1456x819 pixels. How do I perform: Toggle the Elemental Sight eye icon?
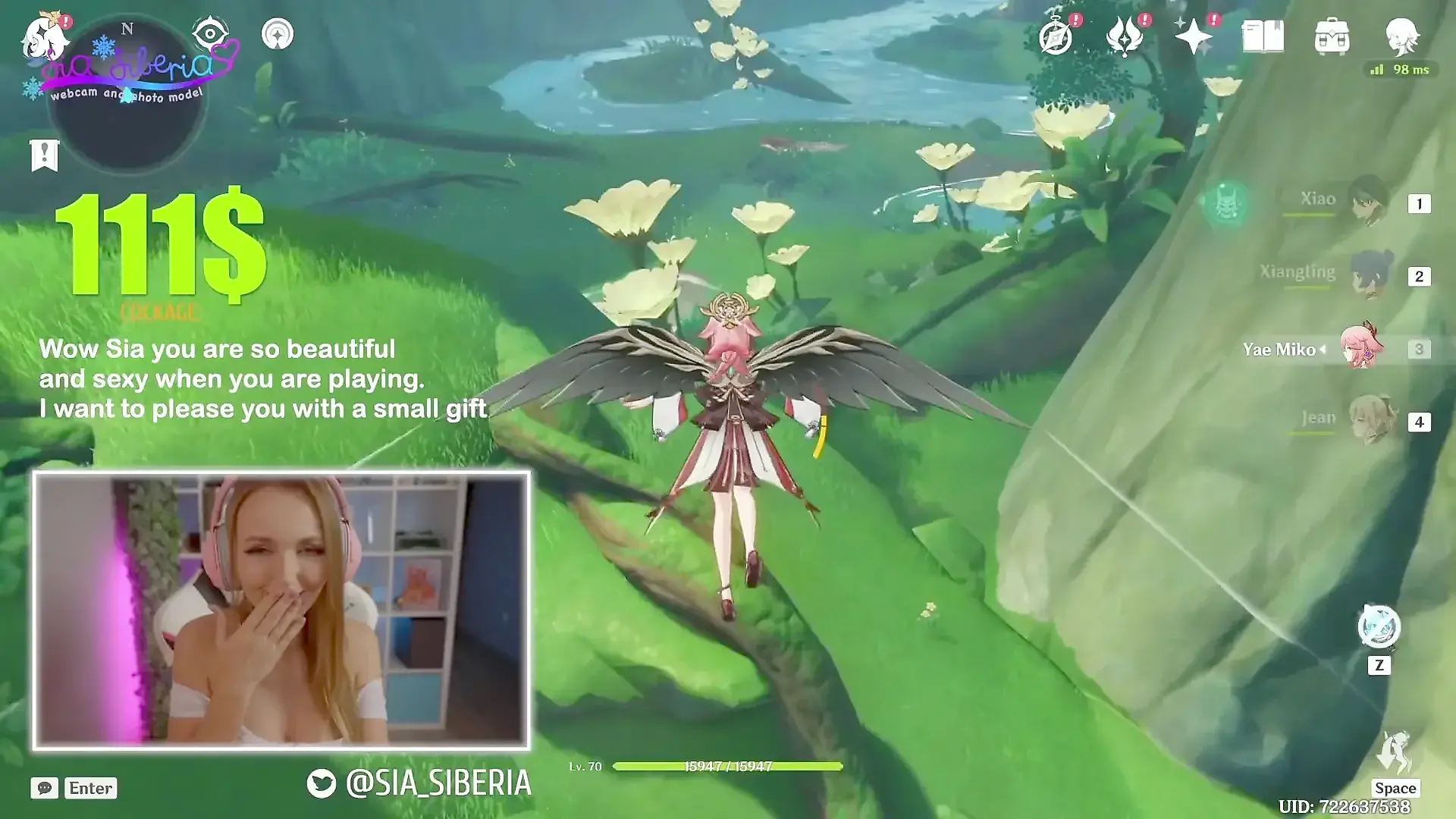pos(210,34)
